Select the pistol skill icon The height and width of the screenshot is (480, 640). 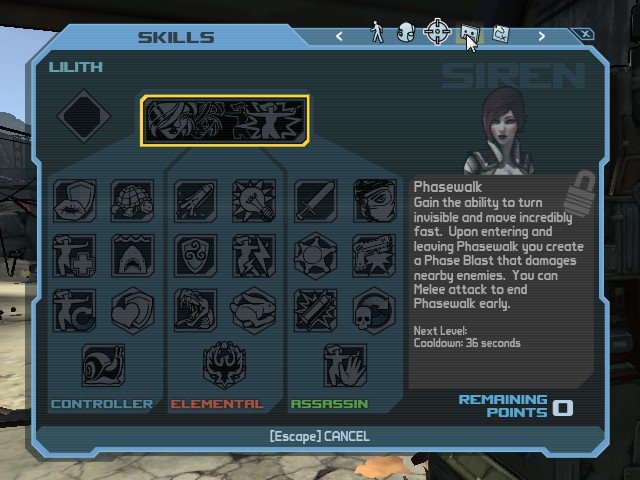pyautogui.click(x=373, y=255)
